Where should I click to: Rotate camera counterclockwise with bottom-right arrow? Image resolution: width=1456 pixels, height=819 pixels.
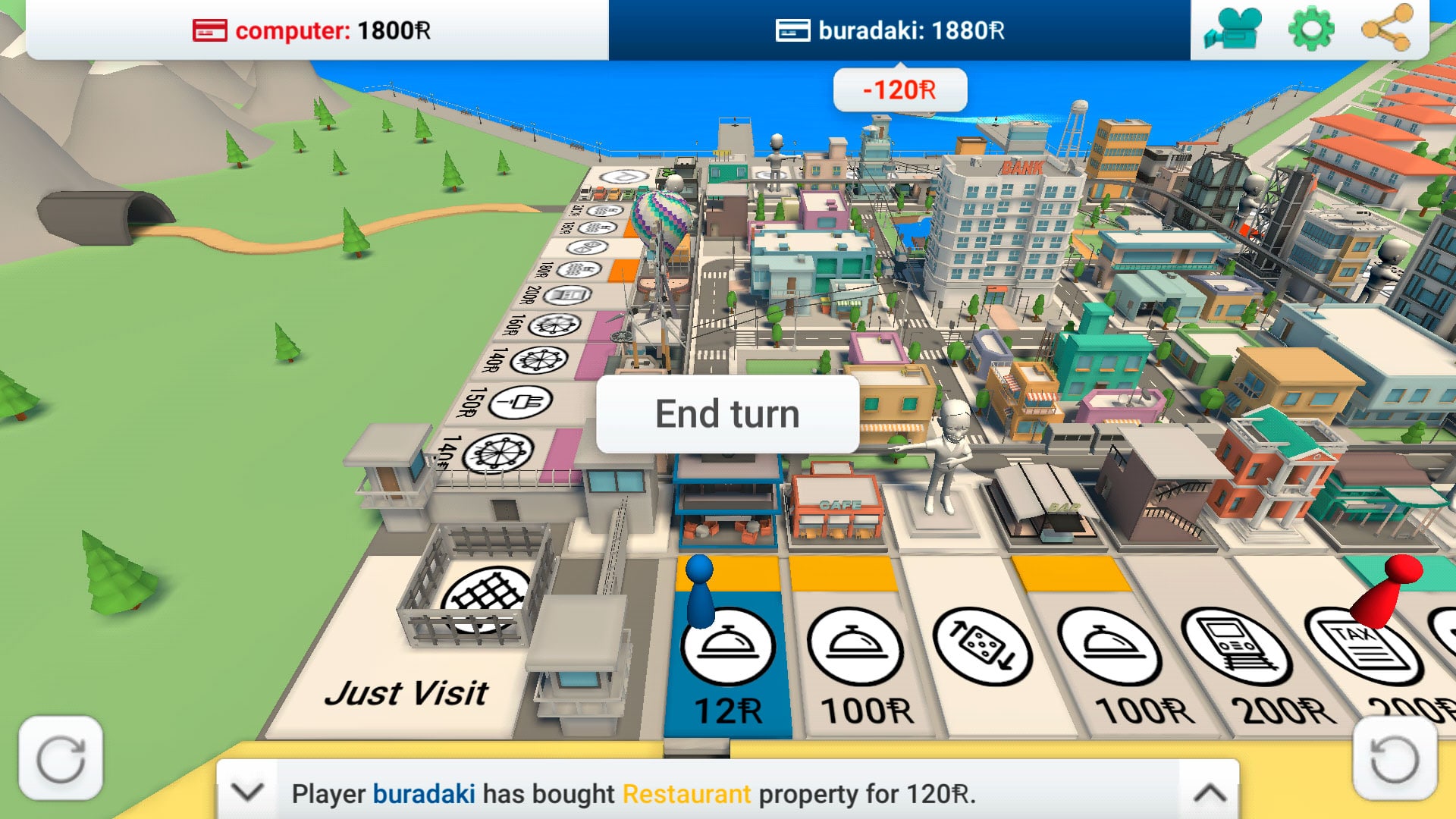point(1394,758)
